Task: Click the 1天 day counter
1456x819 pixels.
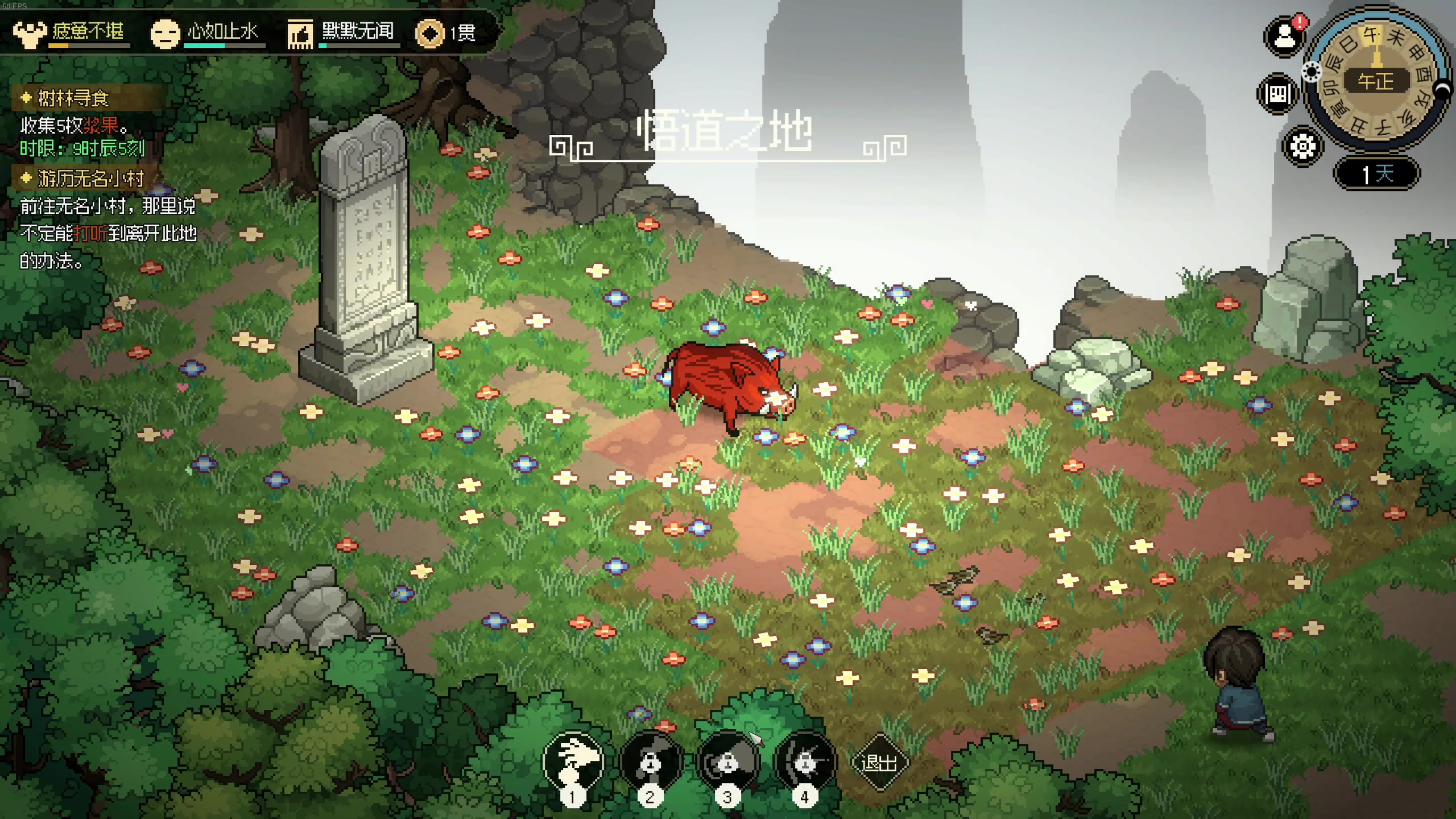Action: pos(1376,173)
